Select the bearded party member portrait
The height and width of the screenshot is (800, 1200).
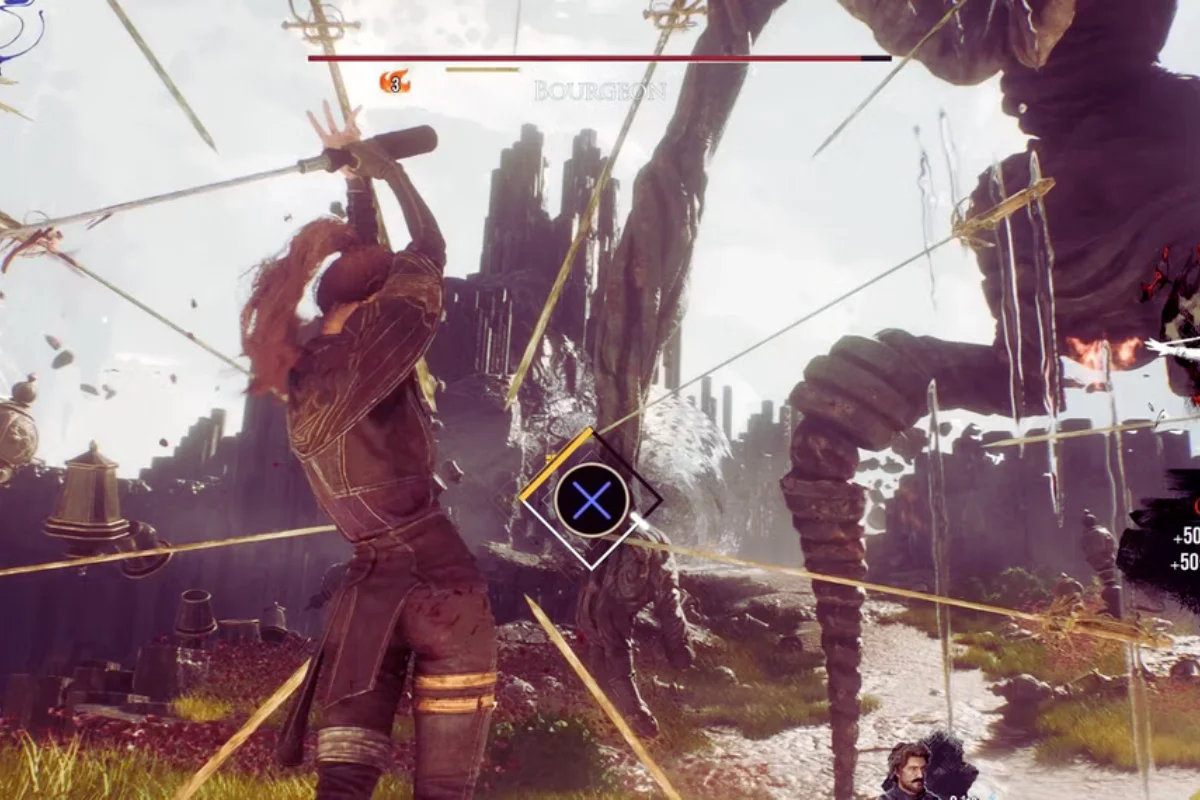tap(908, 773)
